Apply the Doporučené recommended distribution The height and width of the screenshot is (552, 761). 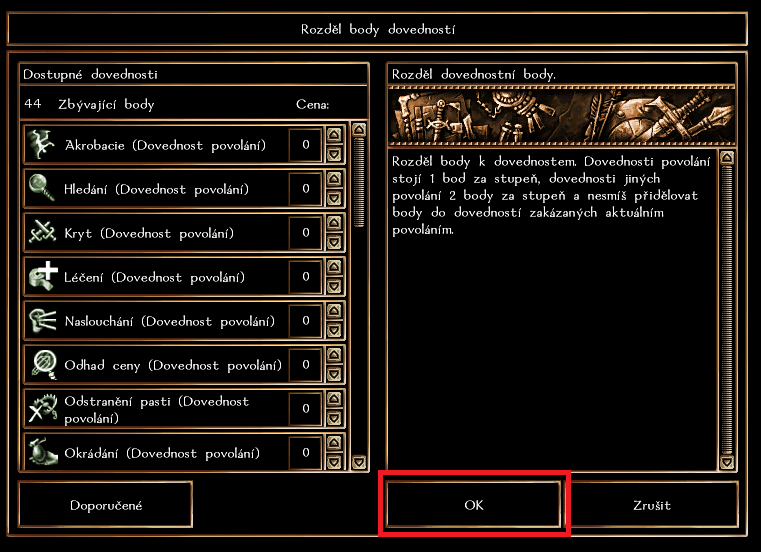click(x=105, y=505)
